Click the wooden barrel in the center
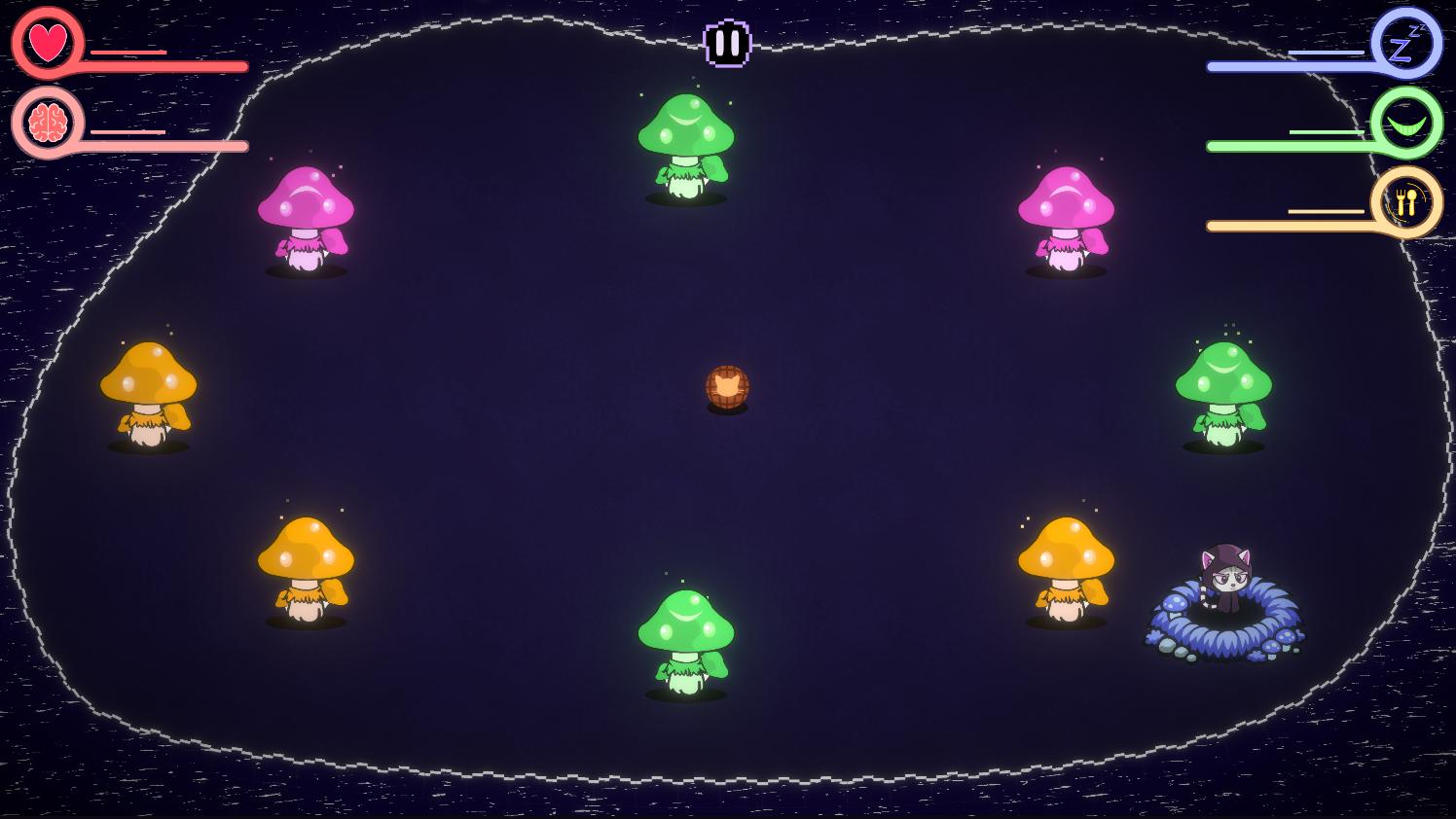1456x819 pixels. tap(726, 387)
